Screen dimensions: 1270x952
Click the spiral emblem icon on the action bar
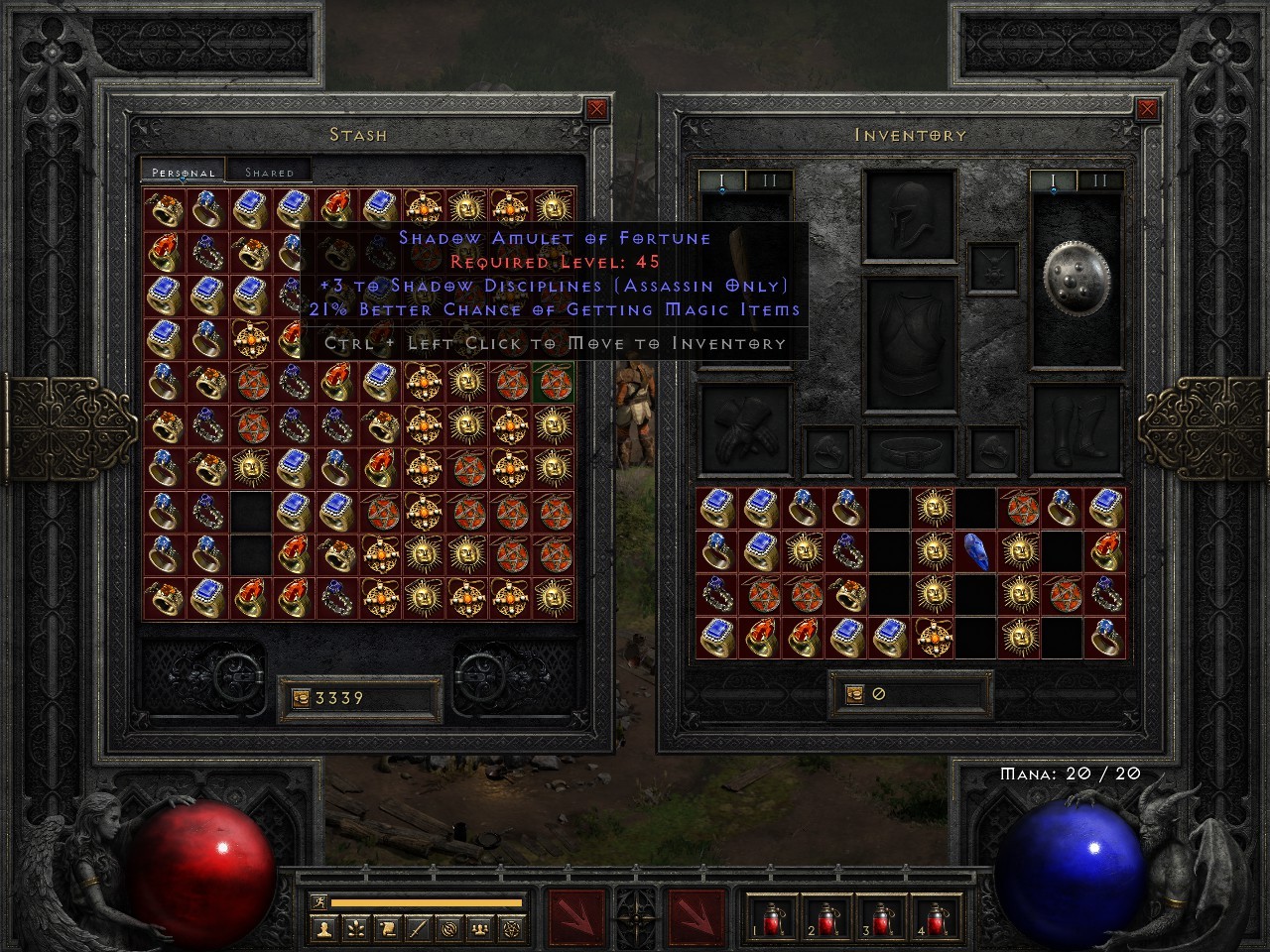click(x=449, y=928)
